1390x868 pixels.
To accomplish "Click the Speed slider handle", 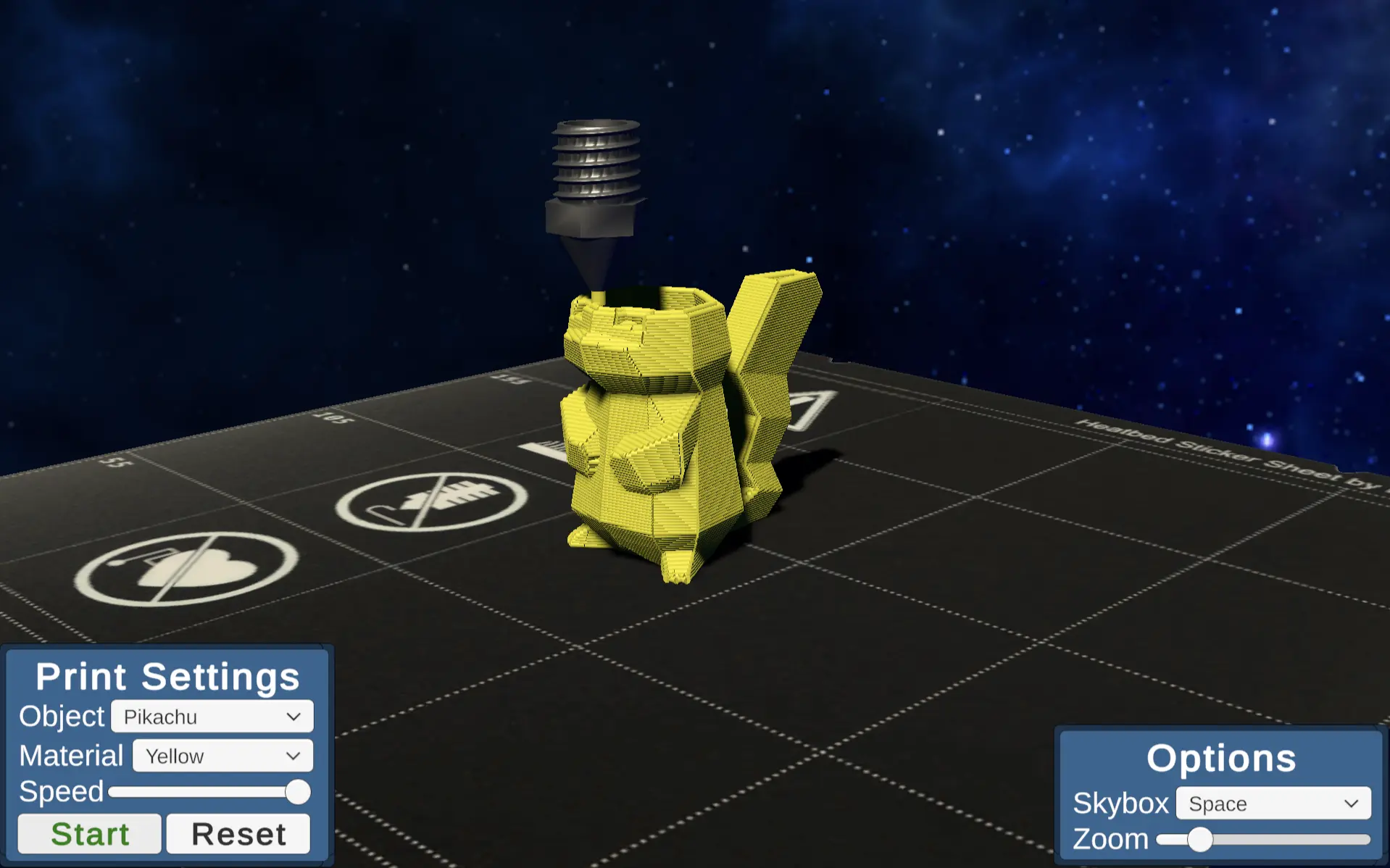I will click(x=297, y=793).
